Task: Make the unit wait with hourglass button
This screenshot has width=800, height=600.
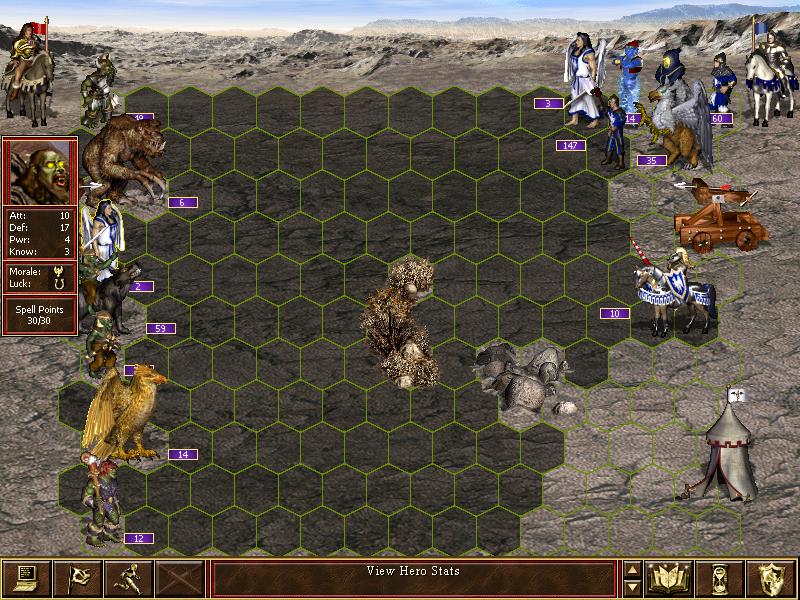Action: tap(721, 578)
